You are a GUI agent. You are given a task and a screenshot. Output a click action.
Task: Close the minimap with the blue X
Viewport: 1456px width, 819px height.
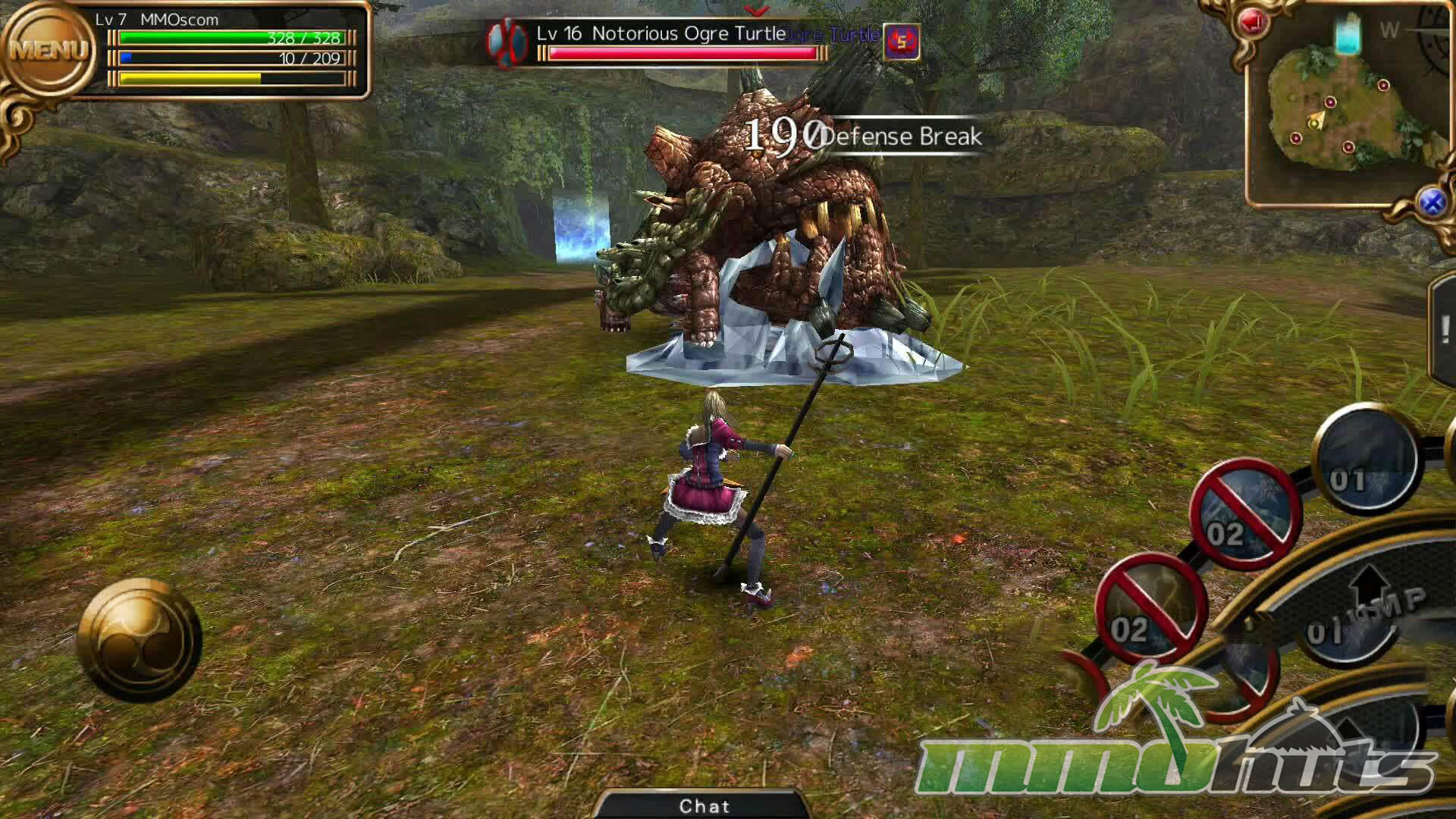click(x=1432, y=202)
